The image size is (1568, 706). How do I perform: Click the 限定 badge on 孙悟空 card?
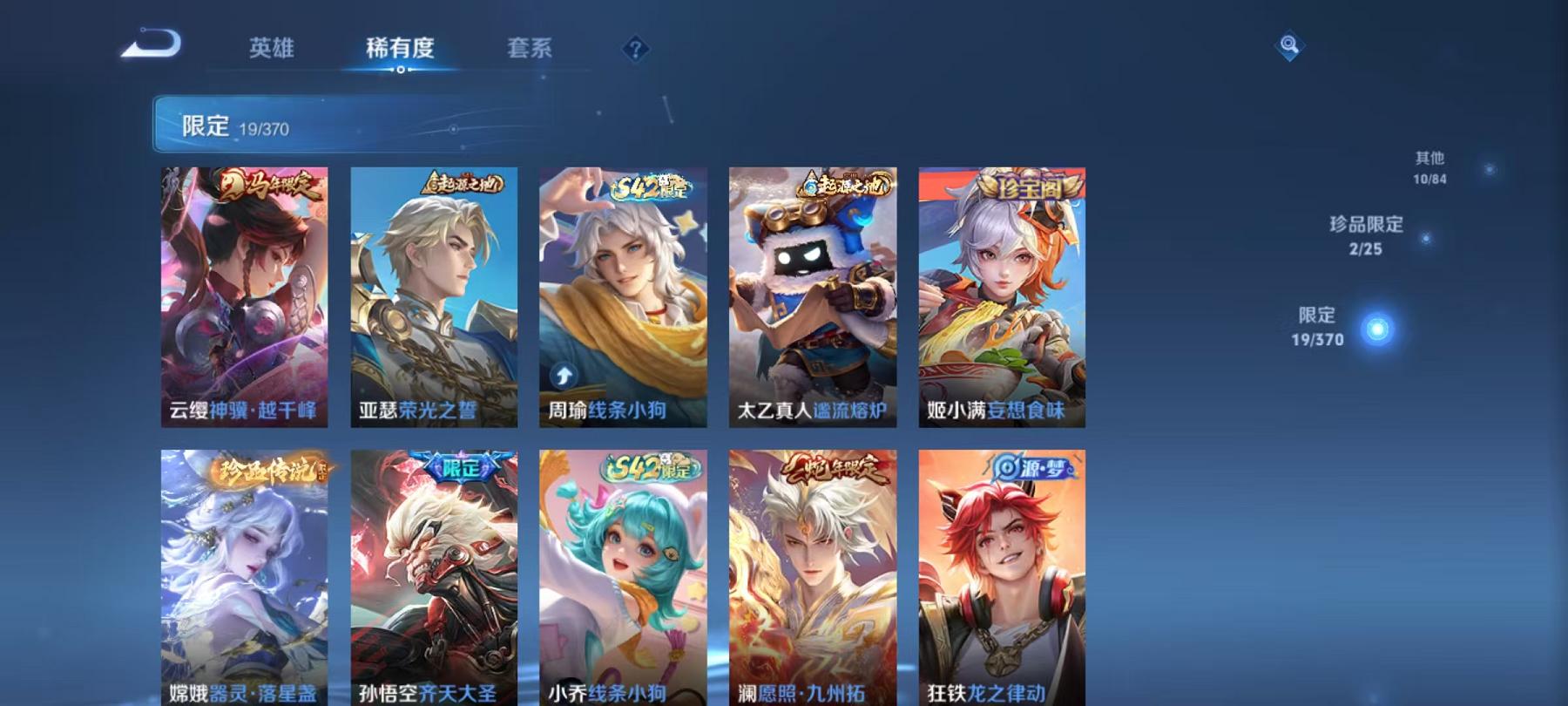(460, 467)
